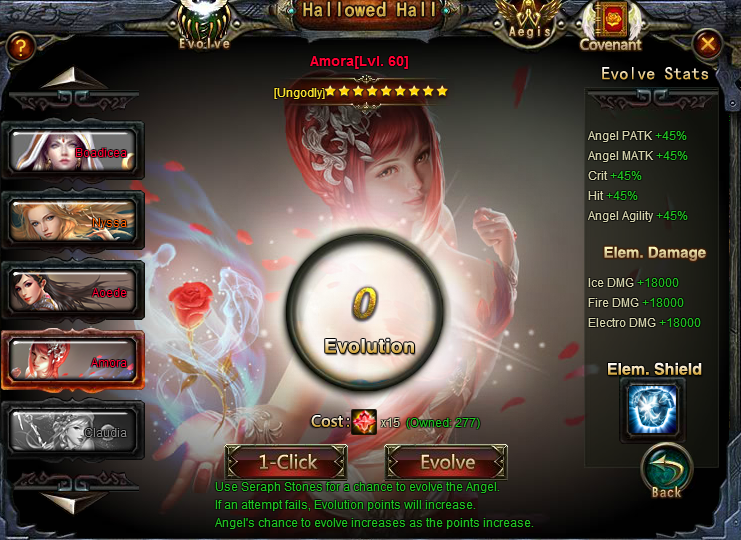Open the help question mark
The height and width of the screenshot is (540, 741).
click(x=21, y=46)
